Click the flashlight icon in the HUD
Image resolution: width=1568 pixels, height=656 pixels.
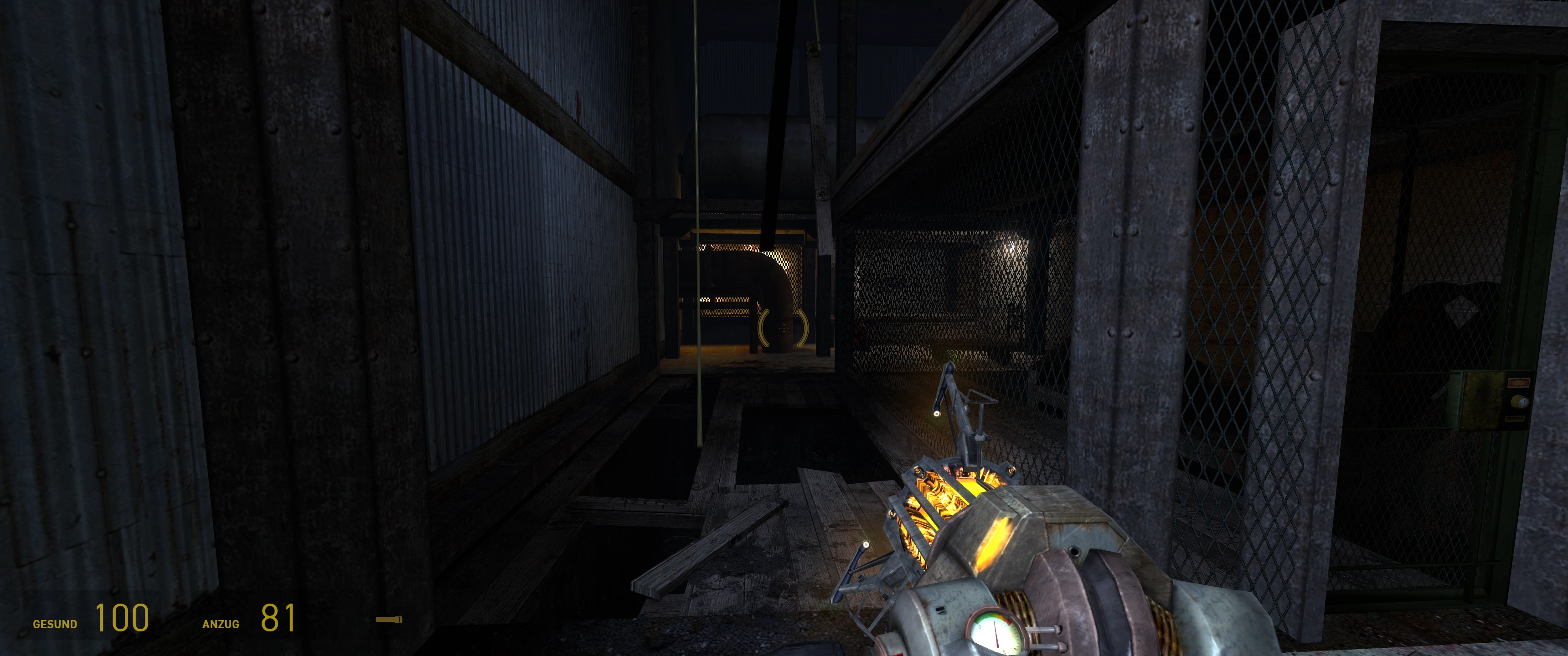388,620
